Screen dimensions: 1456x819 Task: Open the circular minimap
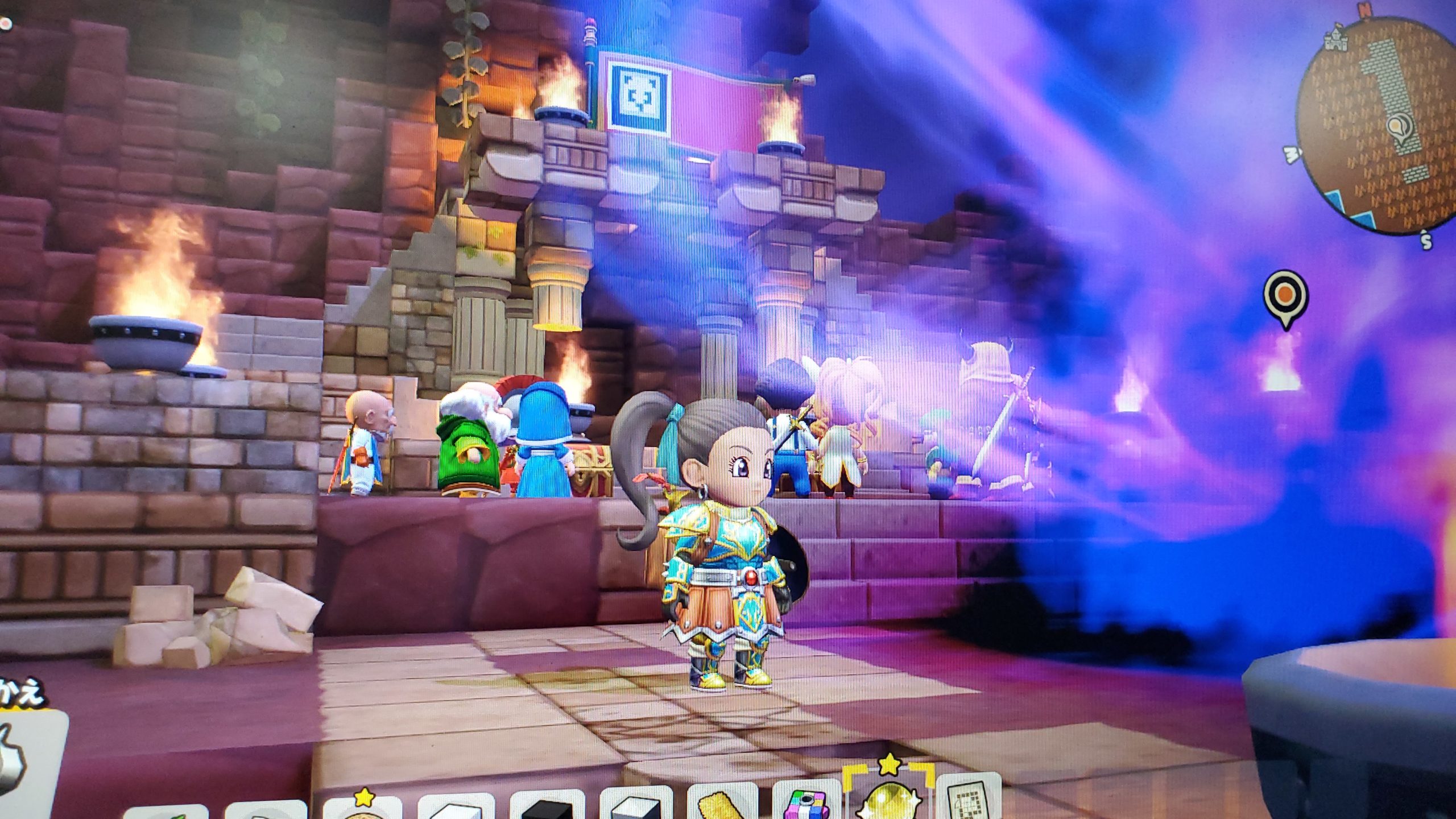[1375, 121]
